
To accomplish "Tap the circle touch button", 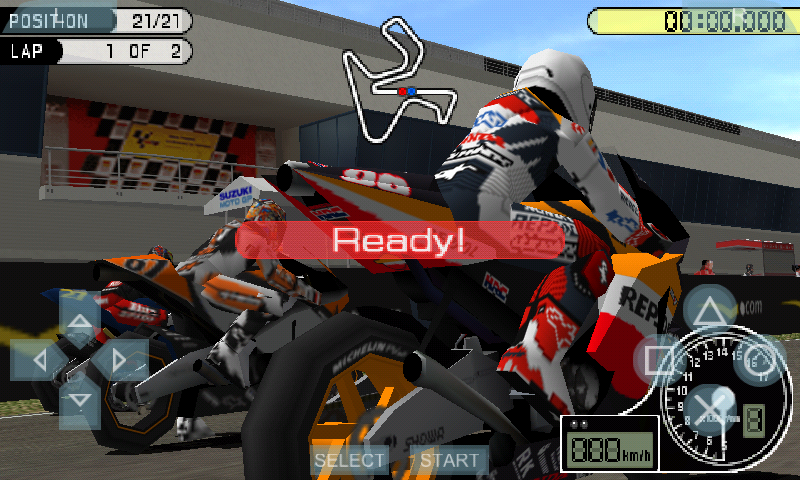I will click(758, 361).
